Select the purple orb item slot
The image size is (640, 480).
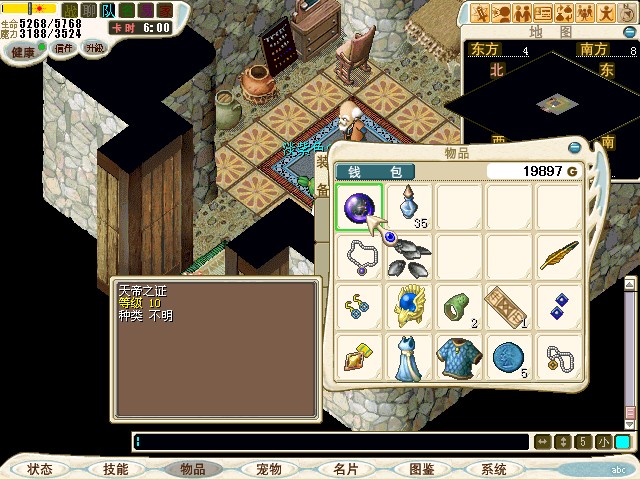[x=359, y=208]
